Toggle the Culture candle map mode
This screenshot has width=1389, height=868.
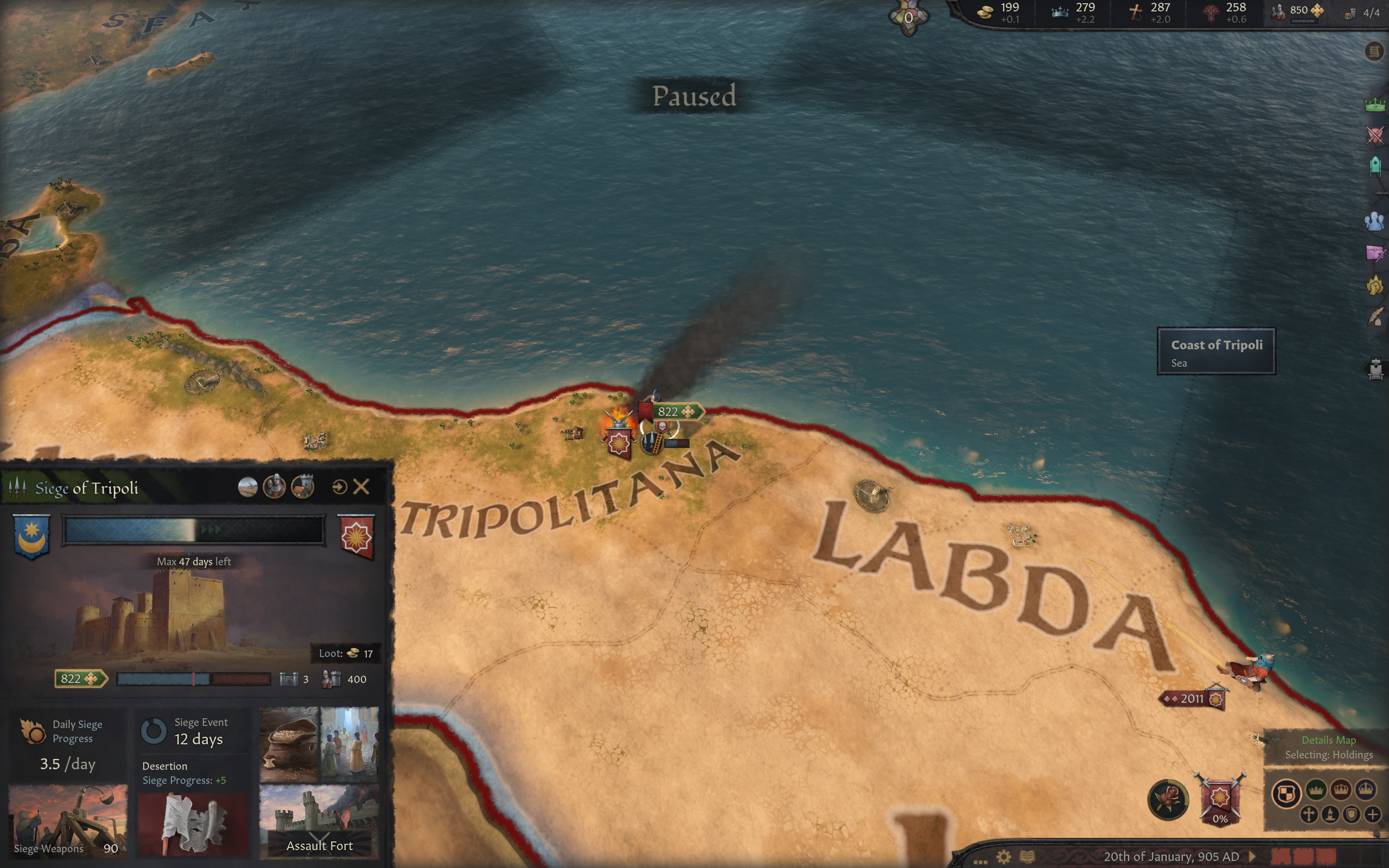[x=1329, y=816]
